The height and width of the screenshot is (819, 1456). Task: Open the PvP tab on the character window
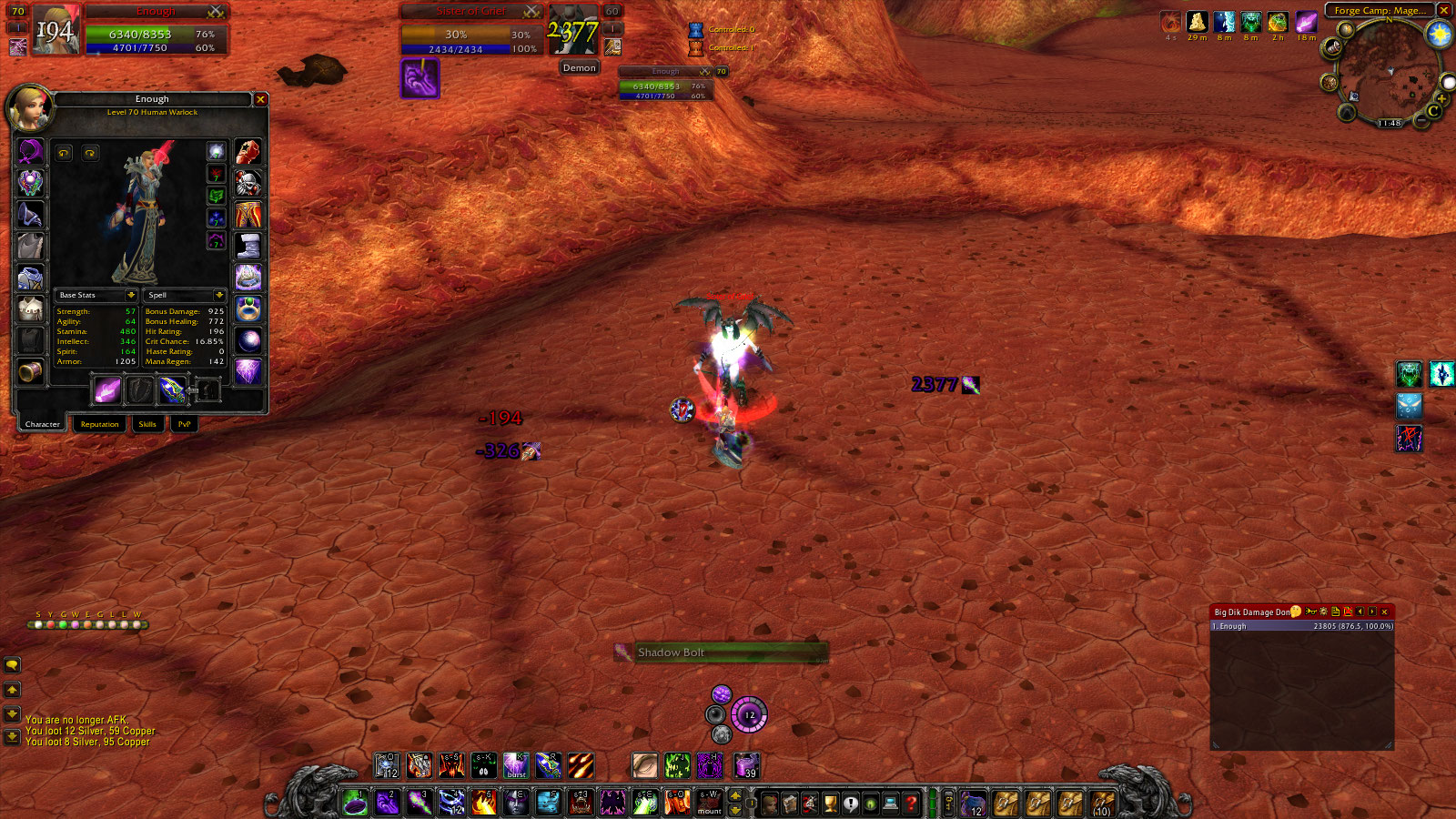coord(183,424)
